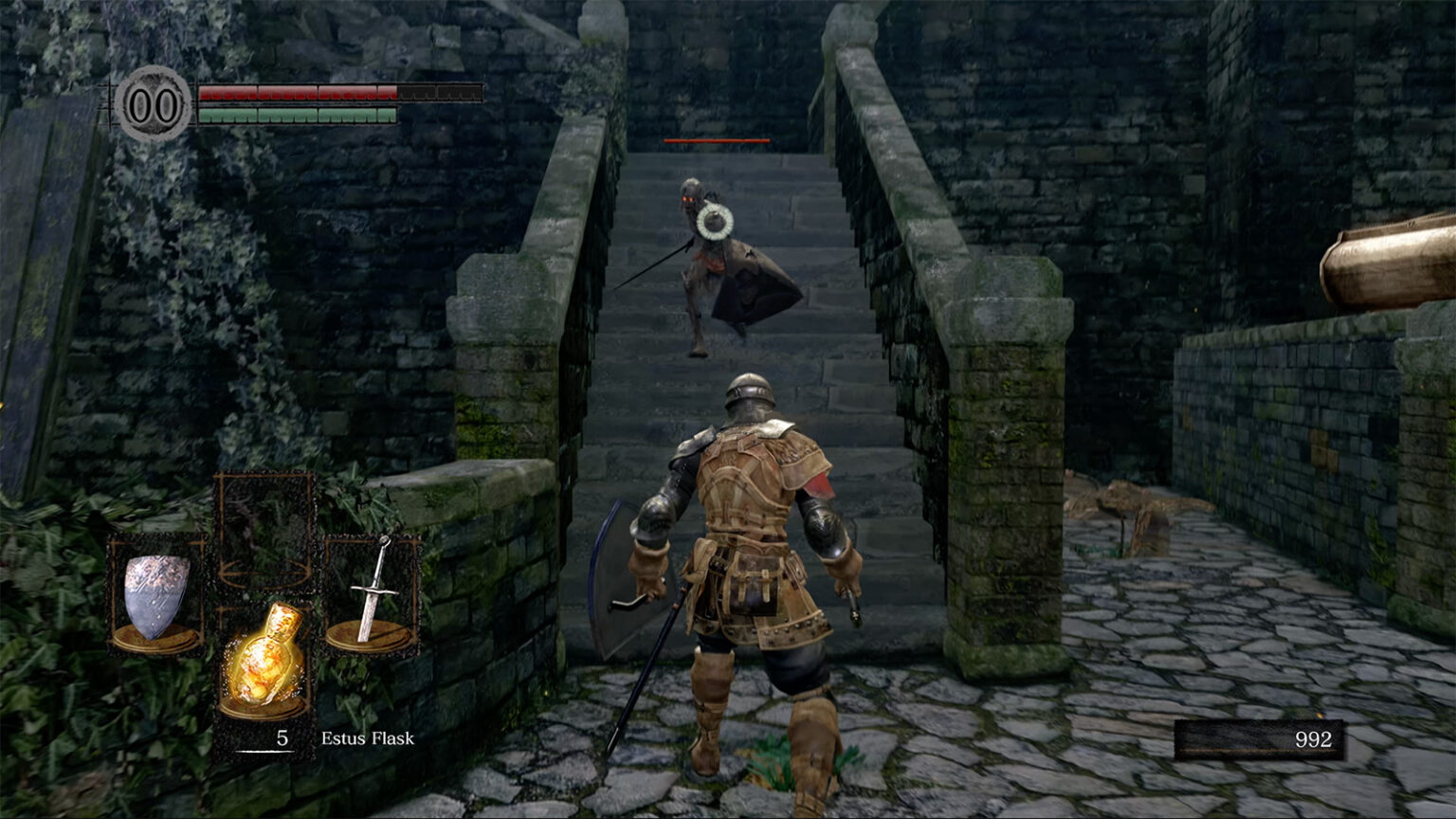Click the enemy's red health bar above the stairs
Image resolution: width=1456 pixels, height=819 pixels.
[x=716, y=138]
